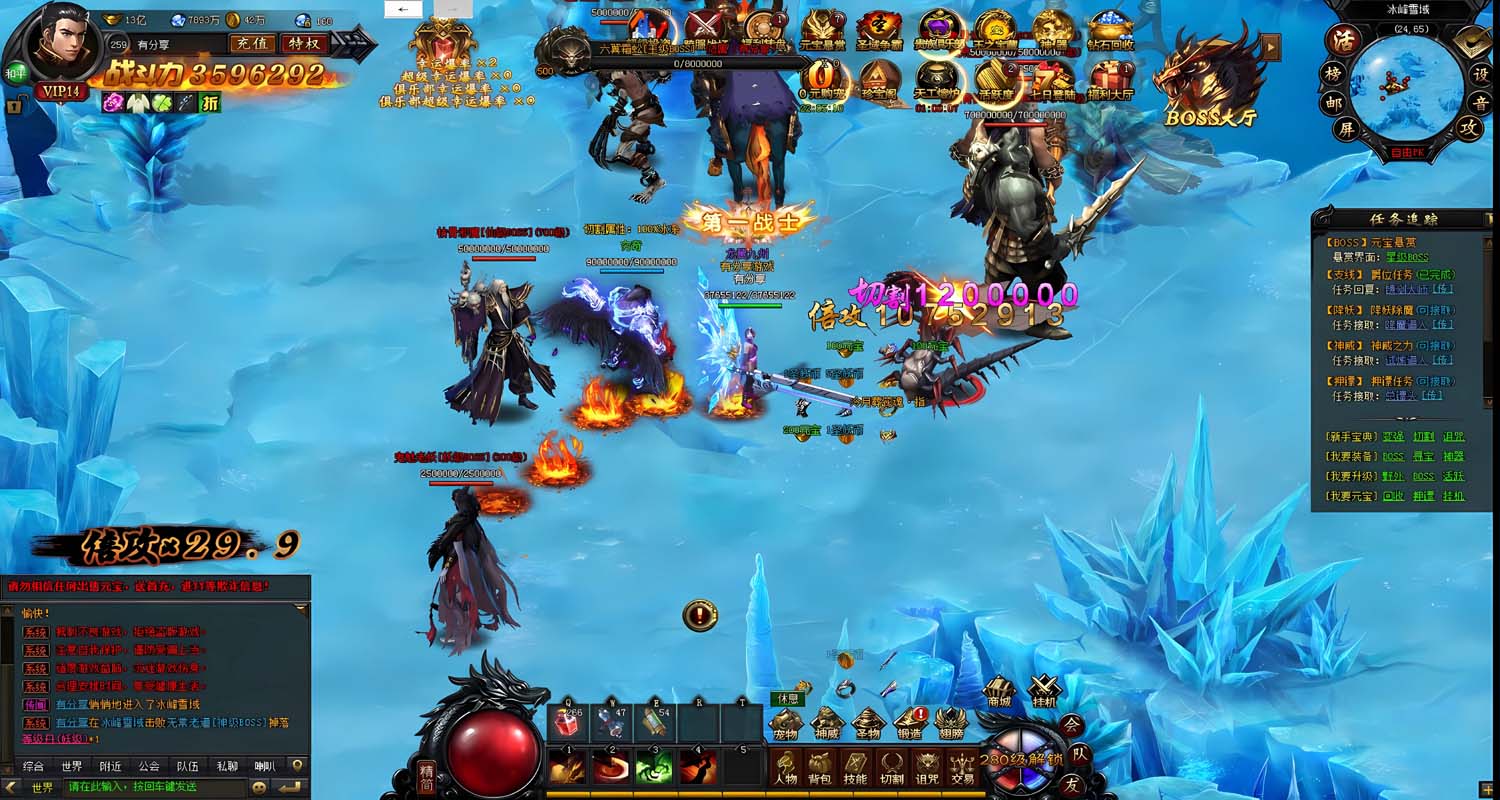Click the circular minimap
This screenshot has width=1500, height=800.
tap(1405, 88)
